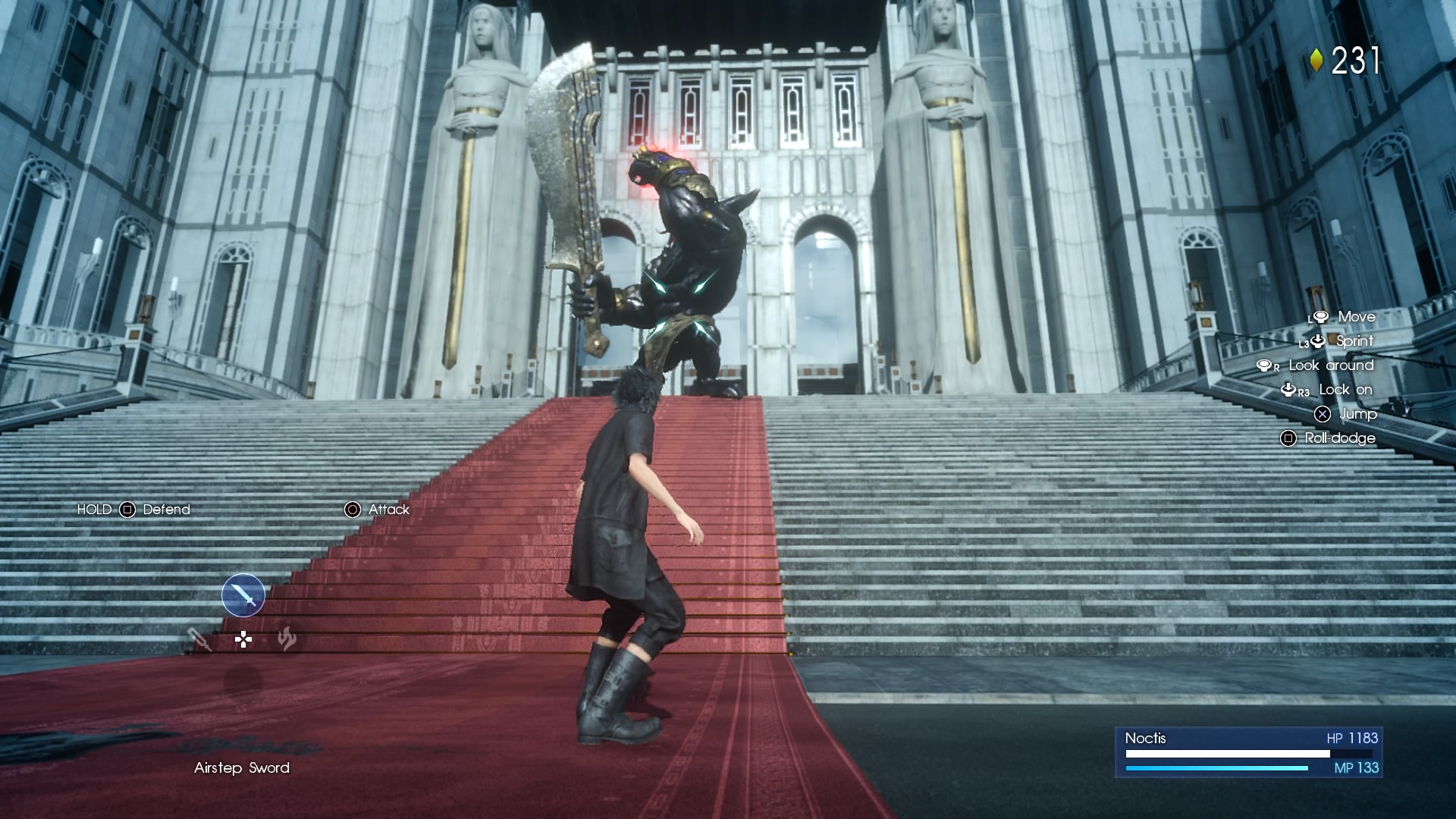Select the equipped sword weapon icon

243,595
